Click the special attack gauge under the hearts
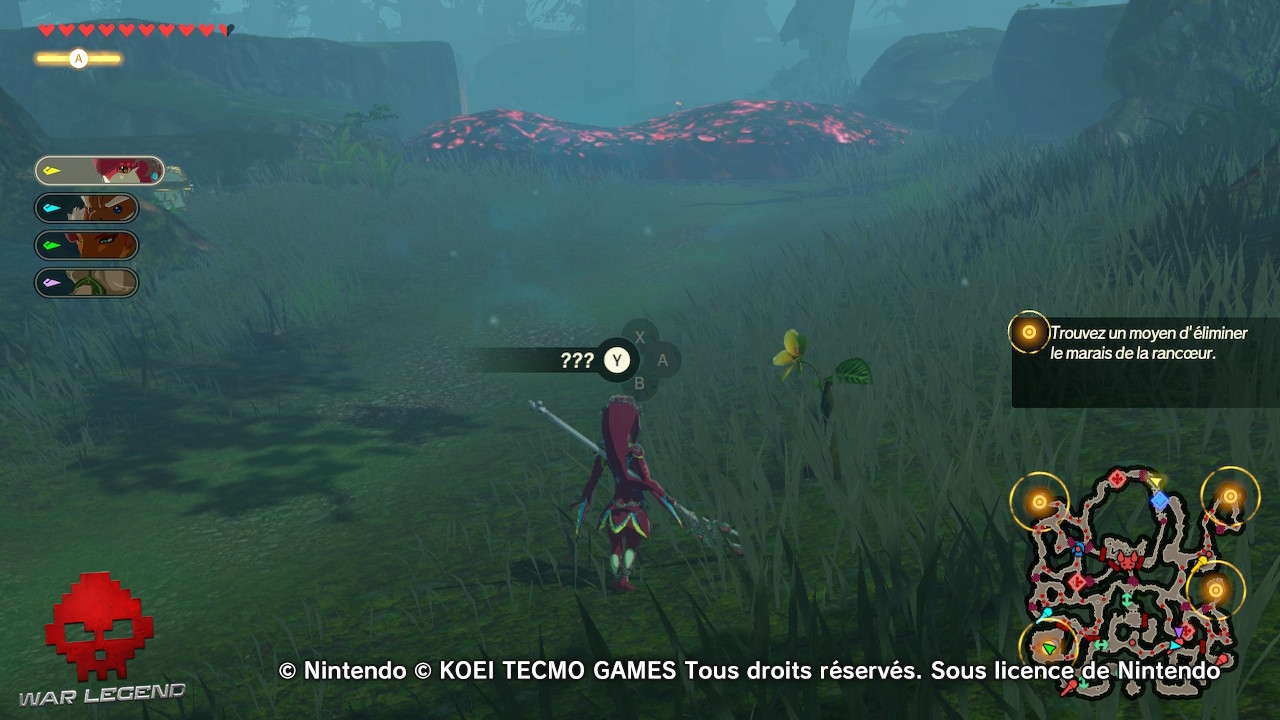The image size is (1280, 720). [78, 58]
